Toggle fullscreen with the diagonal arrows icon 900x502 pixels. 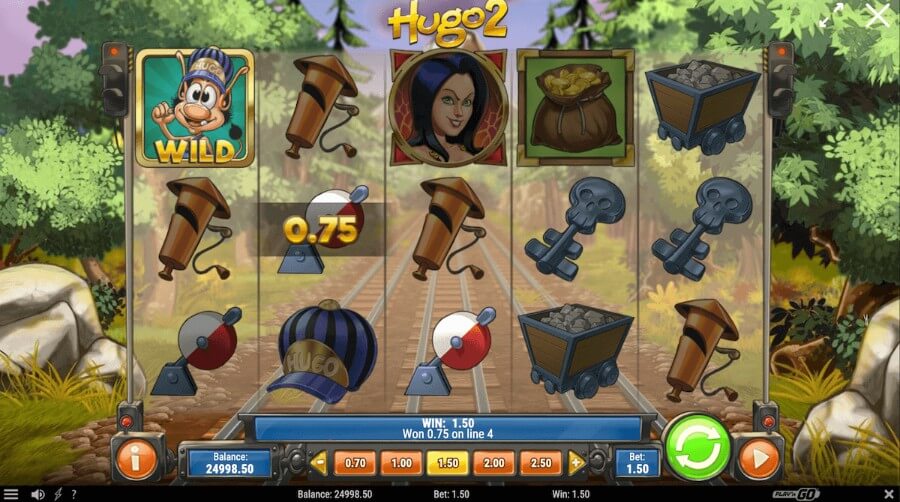tap(828, 16)
